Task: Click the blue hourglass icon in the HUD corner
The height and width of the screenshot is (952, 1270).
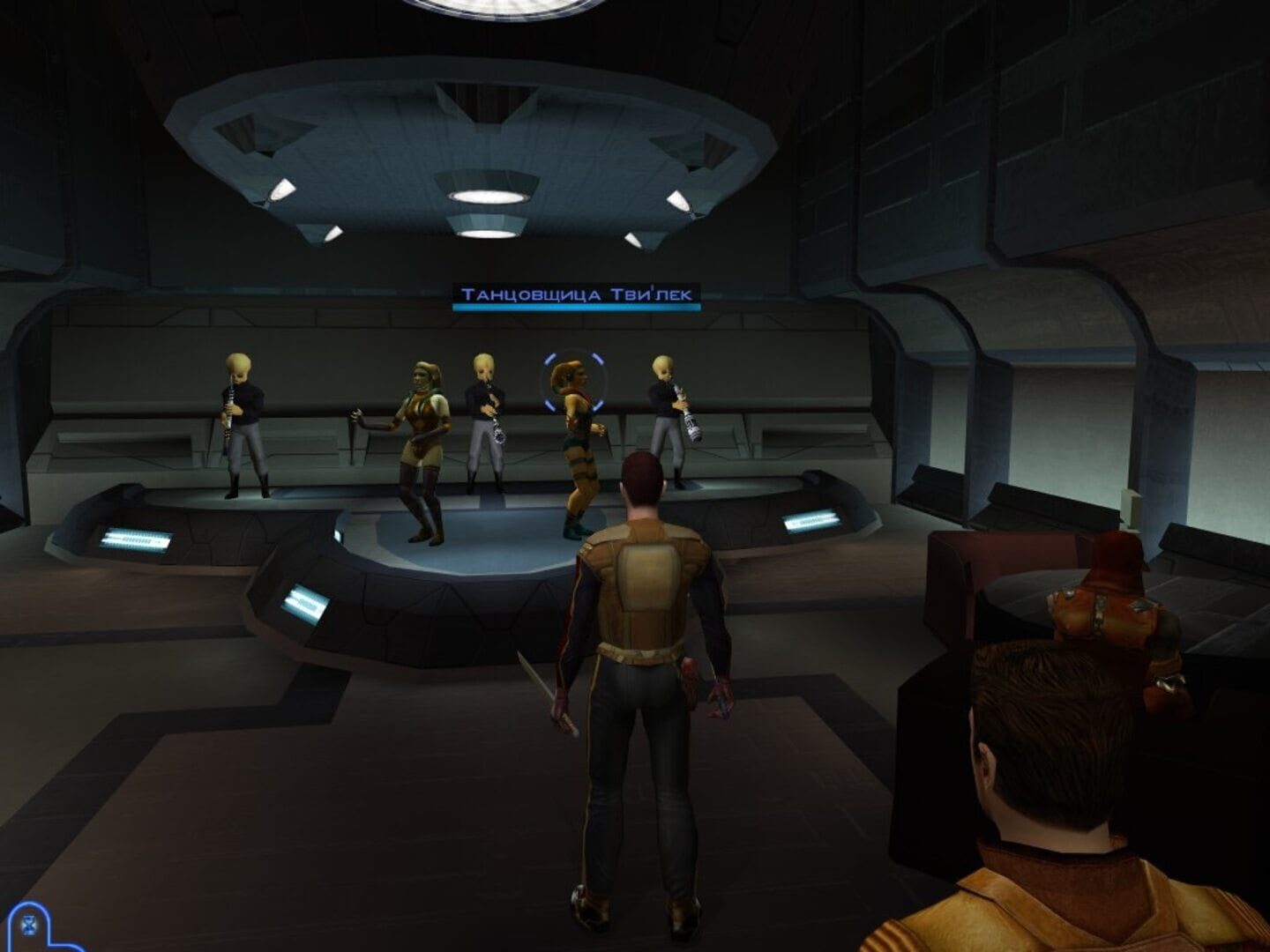Action: (x=28, y=925)
